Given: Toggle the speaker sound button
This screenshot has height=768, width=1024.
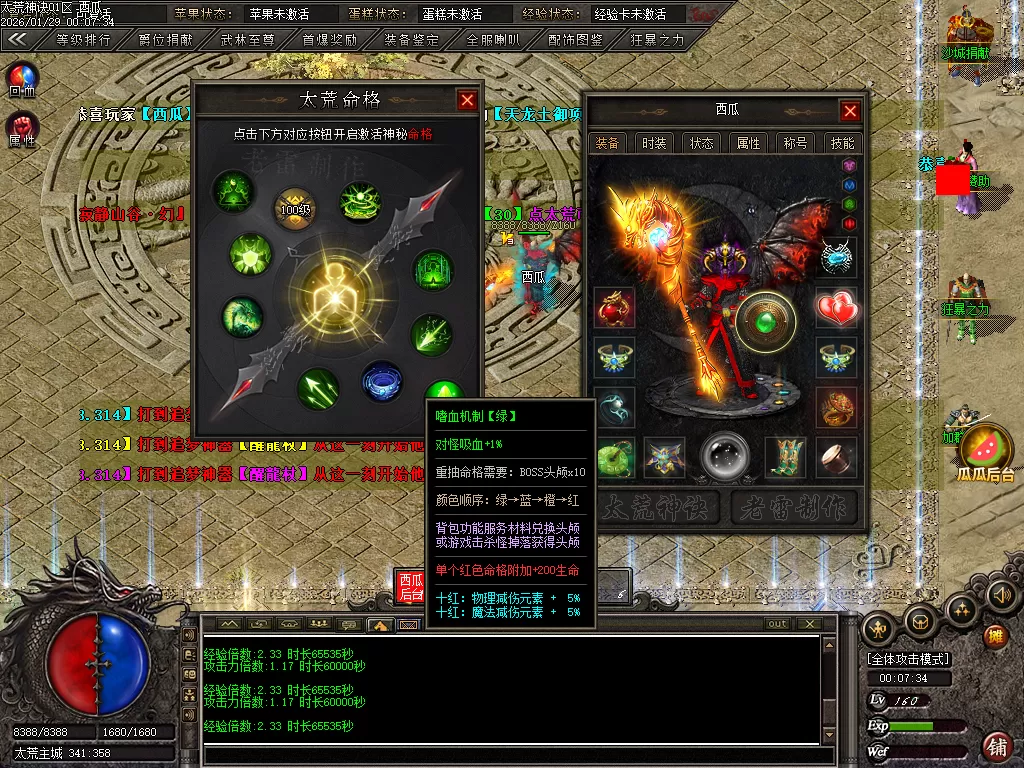Looking at the screenshot, I should [1000, 595].
